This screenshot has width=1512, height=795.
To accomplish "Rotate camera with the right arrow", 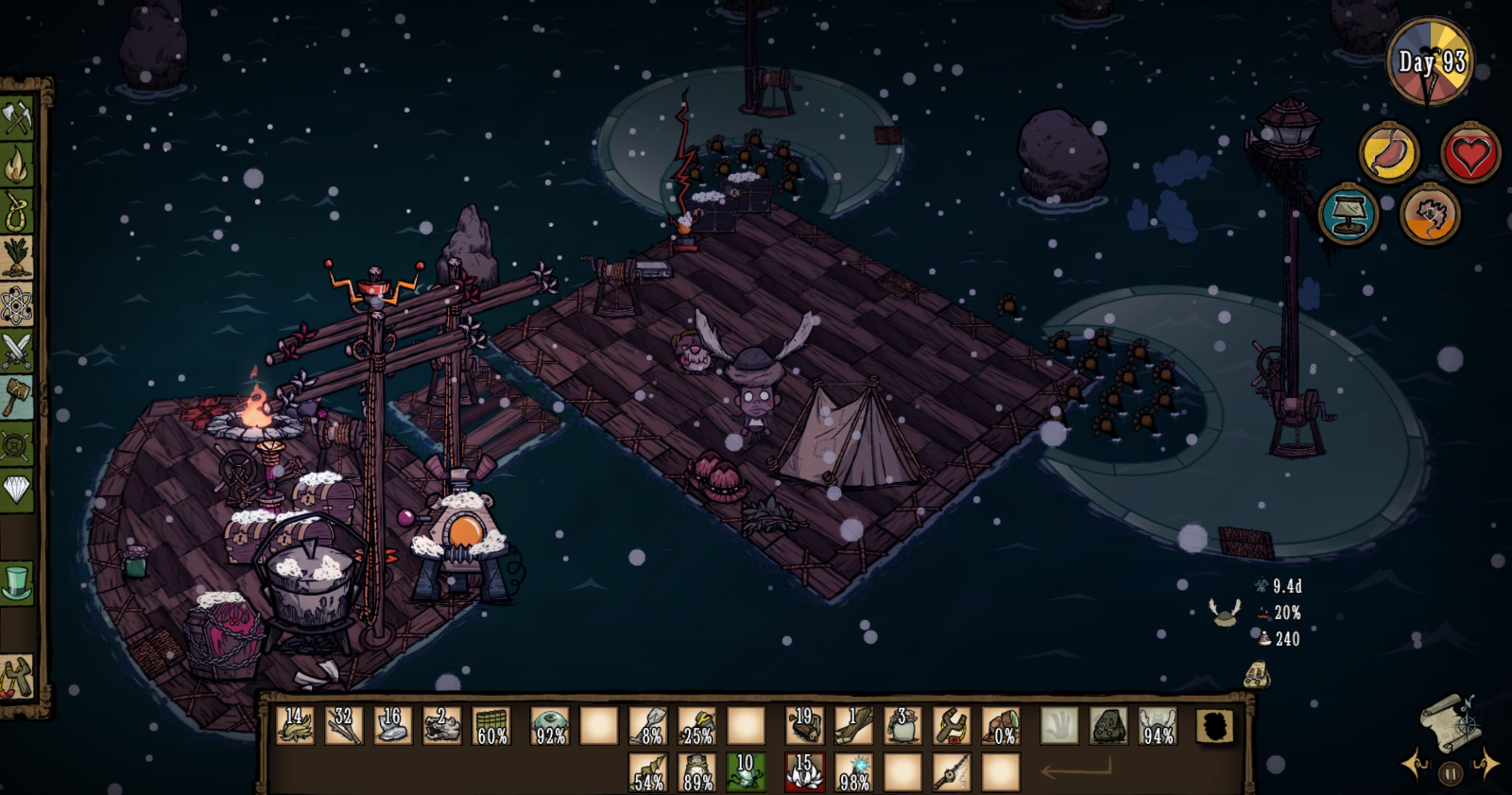I will point(1486,764).
